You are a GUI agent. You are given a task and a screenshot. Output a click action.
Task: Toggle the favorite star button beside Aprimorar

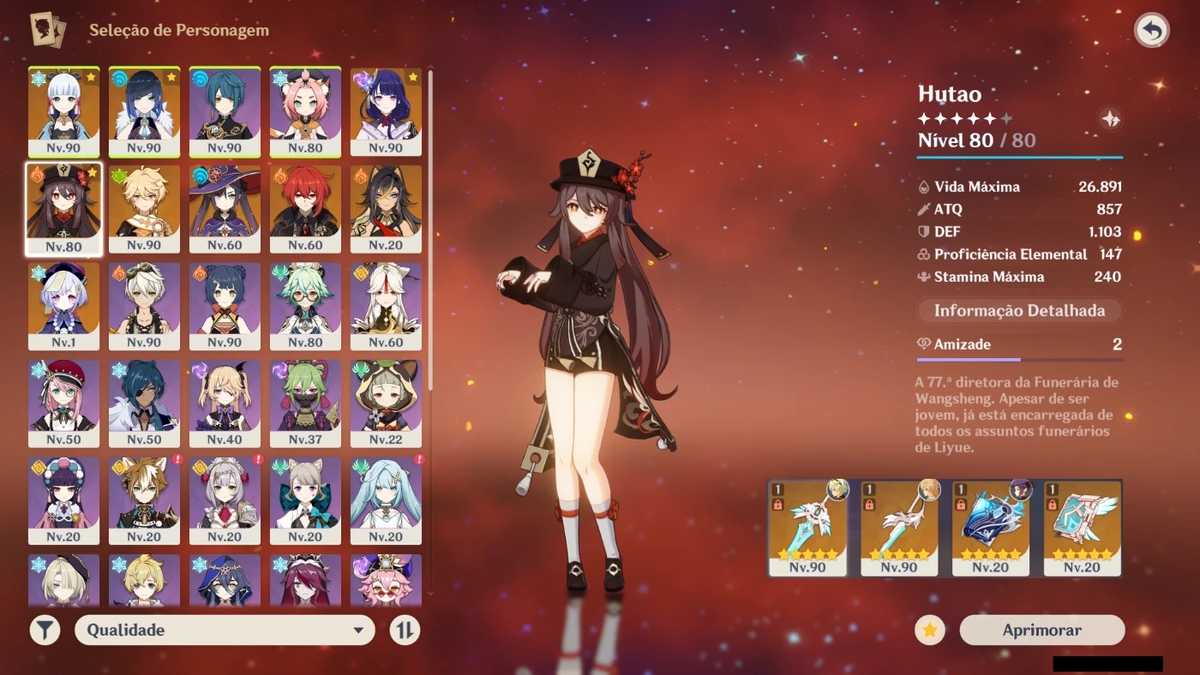[930, 630]
